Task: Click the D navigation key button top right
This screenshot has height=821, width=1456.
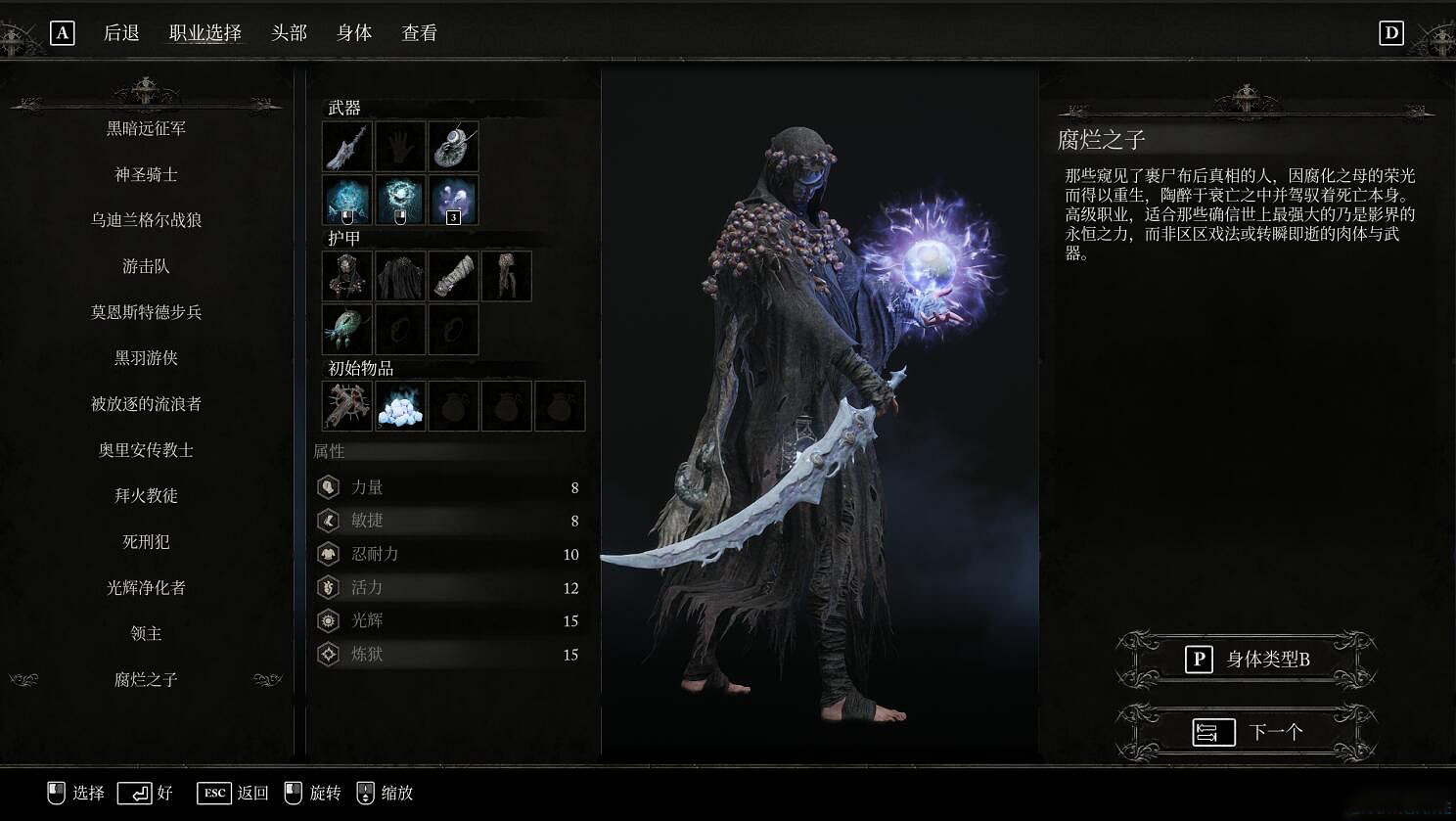Action: 1392,31
